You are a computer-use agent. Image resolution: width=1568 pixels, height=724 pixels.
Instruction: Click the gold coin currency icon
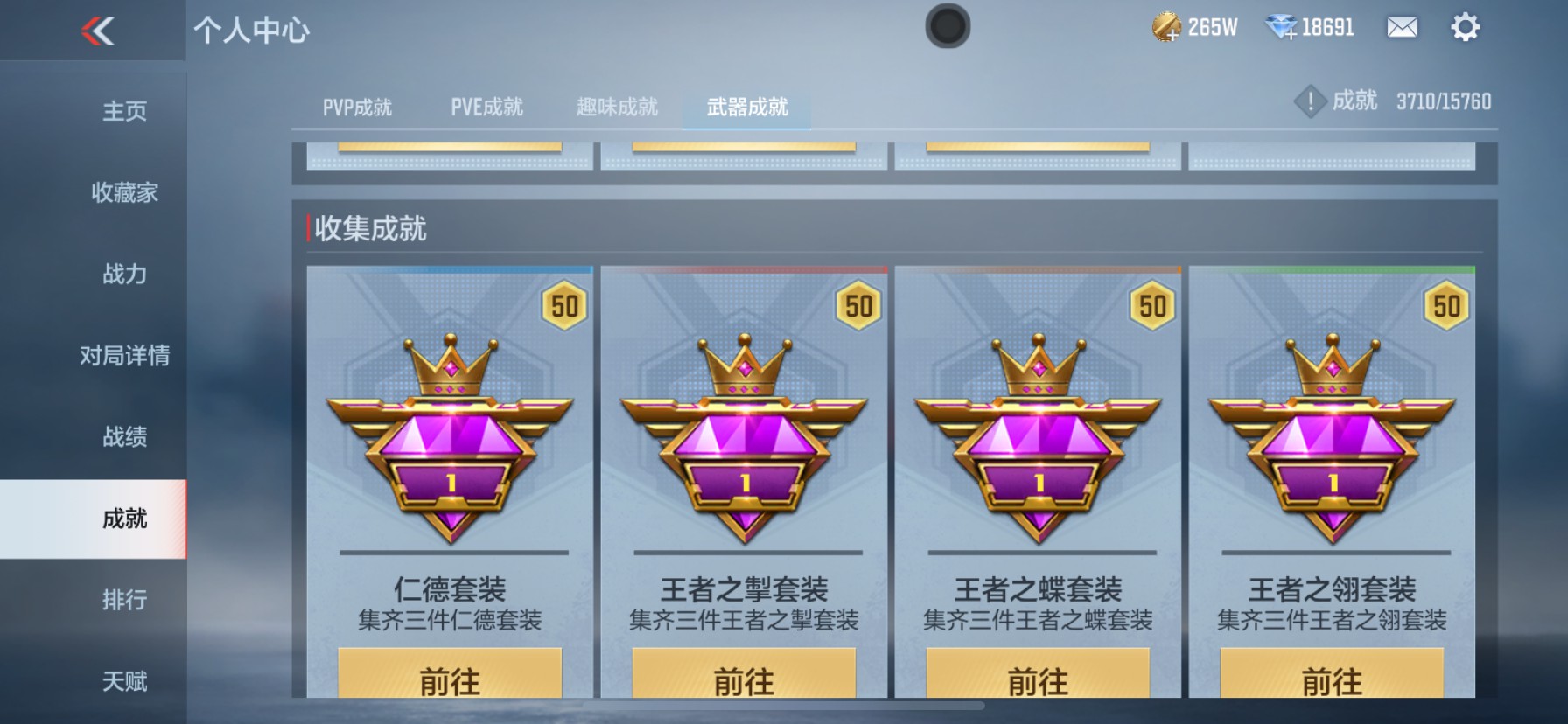pyautogui.click(x=1166, y=26)
